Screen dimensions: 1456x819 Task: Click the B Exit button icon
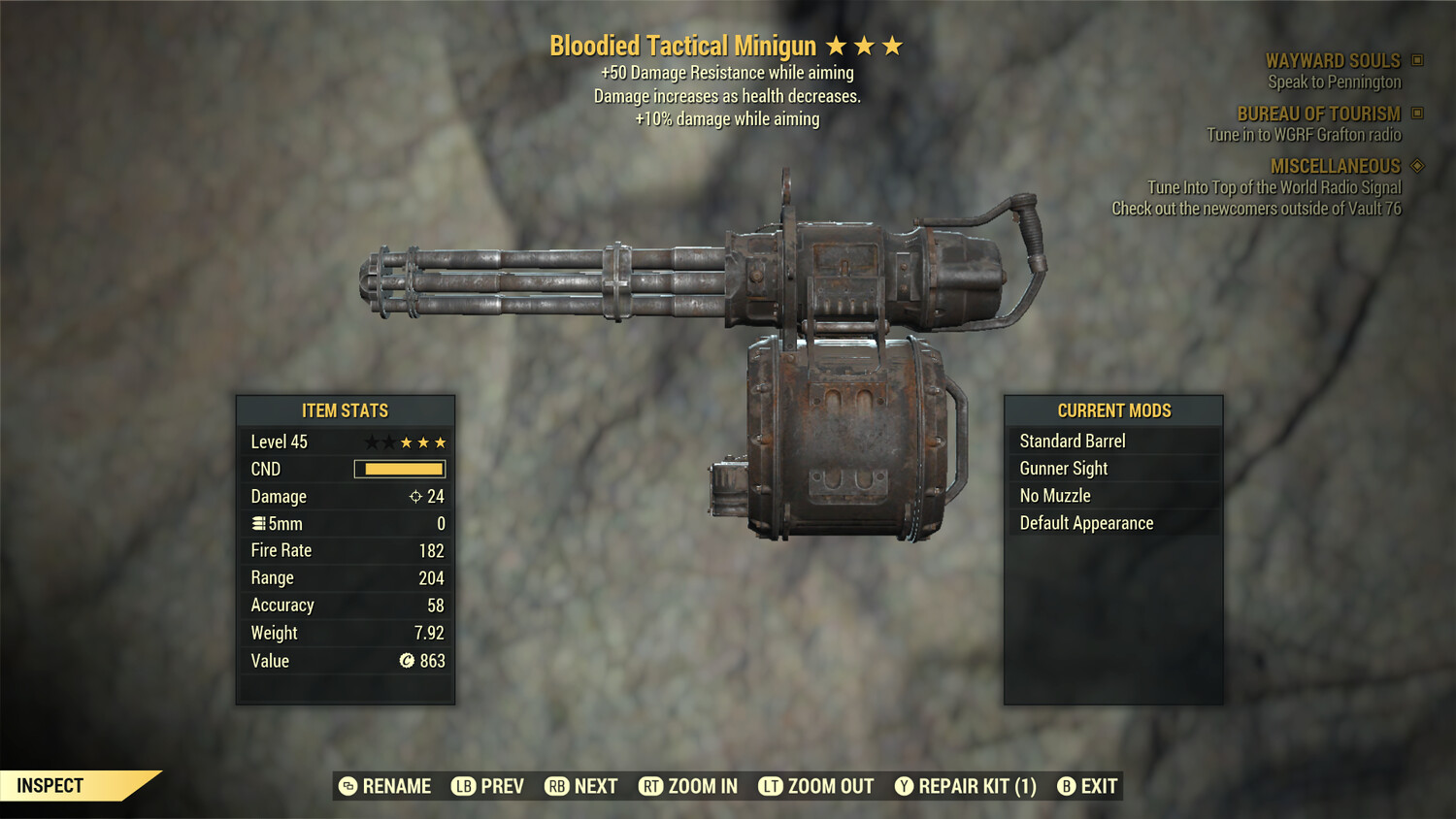[x=1067, y=786]
